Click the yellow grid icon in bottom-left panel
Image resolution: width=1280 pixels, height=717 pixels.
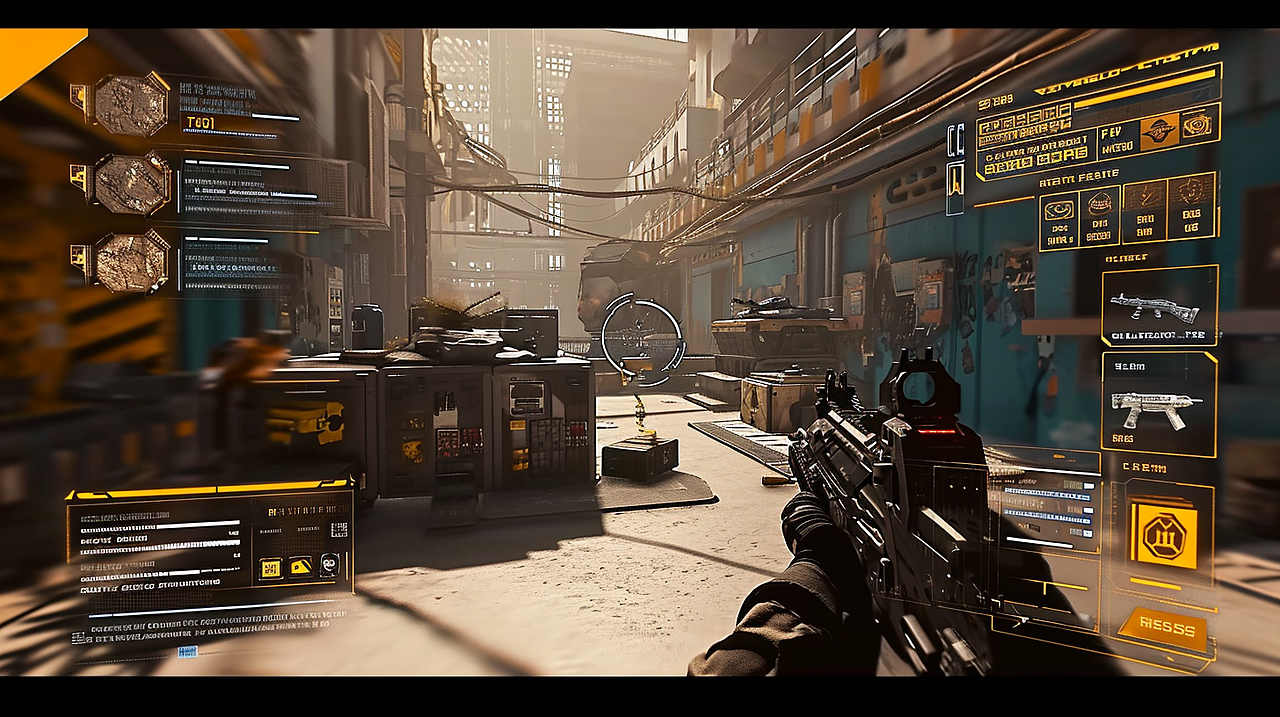point(270,568)
